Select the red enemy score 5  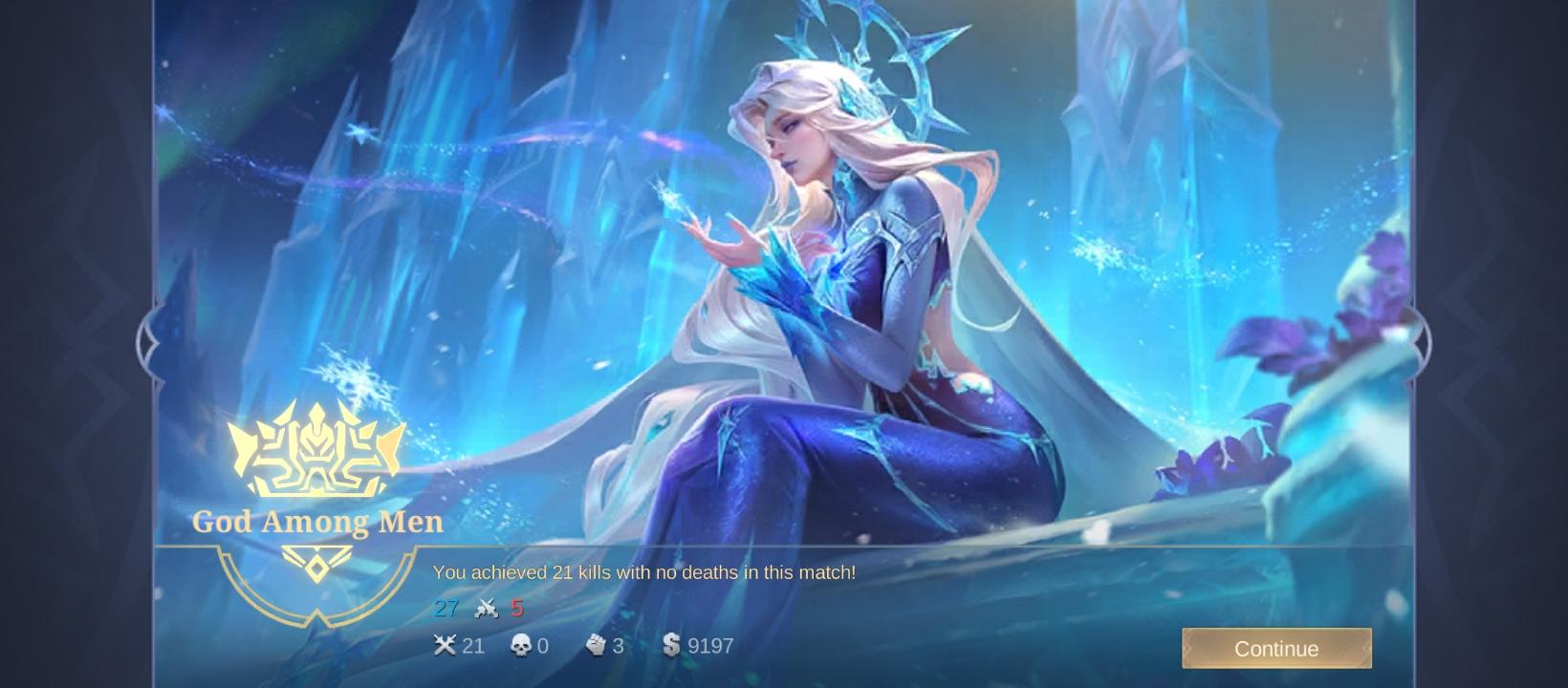tap(517, 608)
